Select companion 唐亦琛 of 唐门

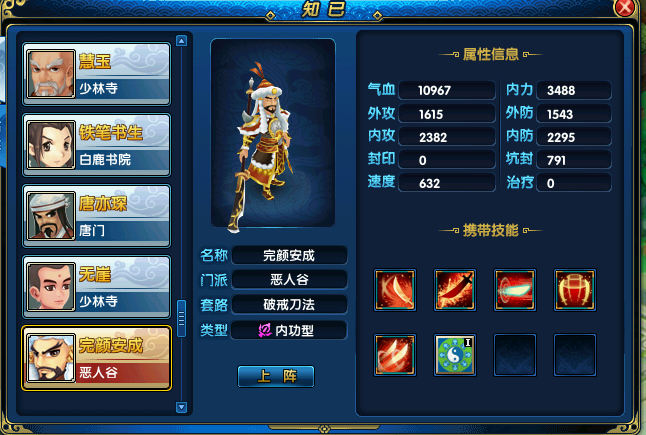(x=96, y=216)
